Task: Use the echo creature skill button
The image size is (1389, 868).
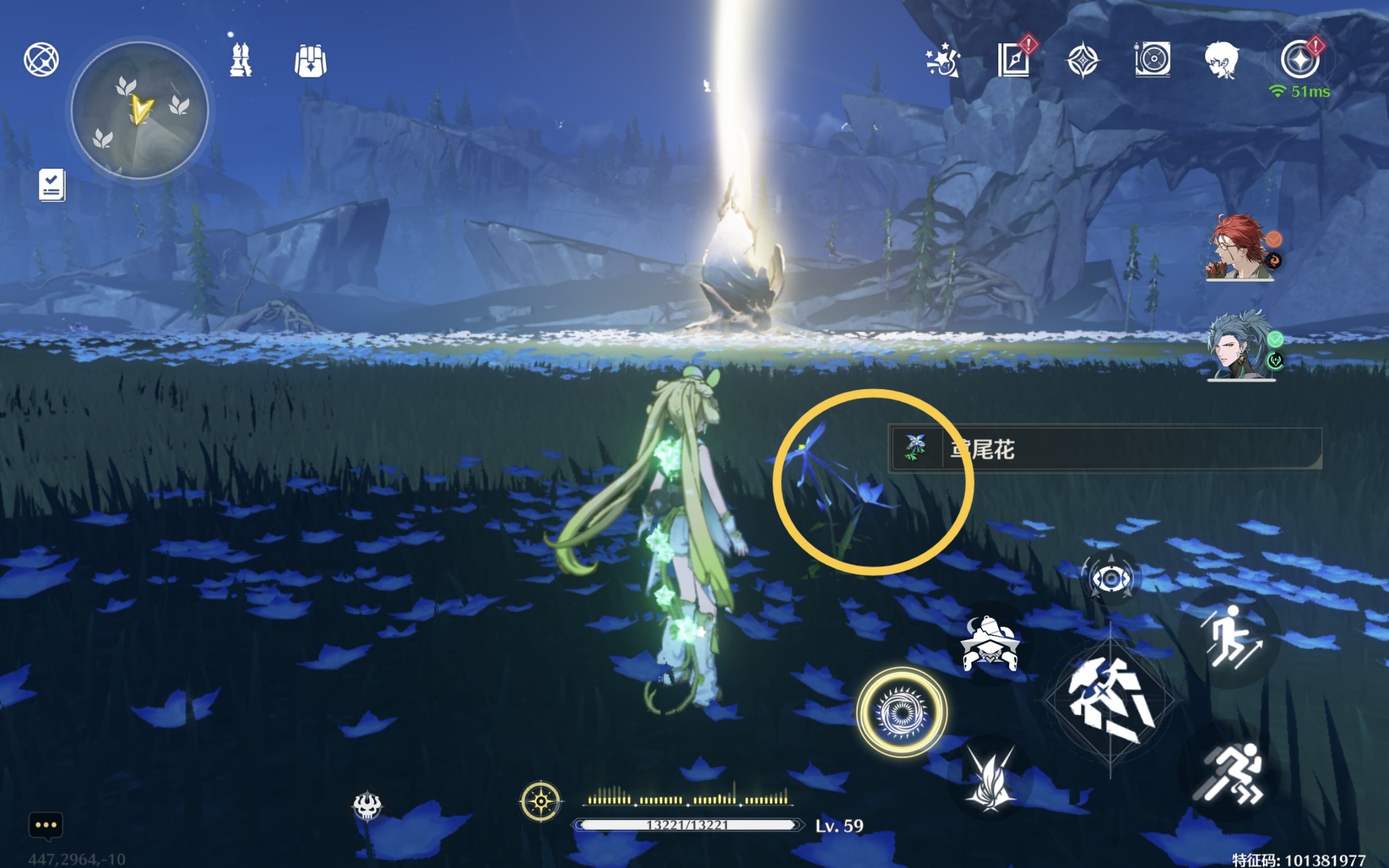Action: pos(990,644)
